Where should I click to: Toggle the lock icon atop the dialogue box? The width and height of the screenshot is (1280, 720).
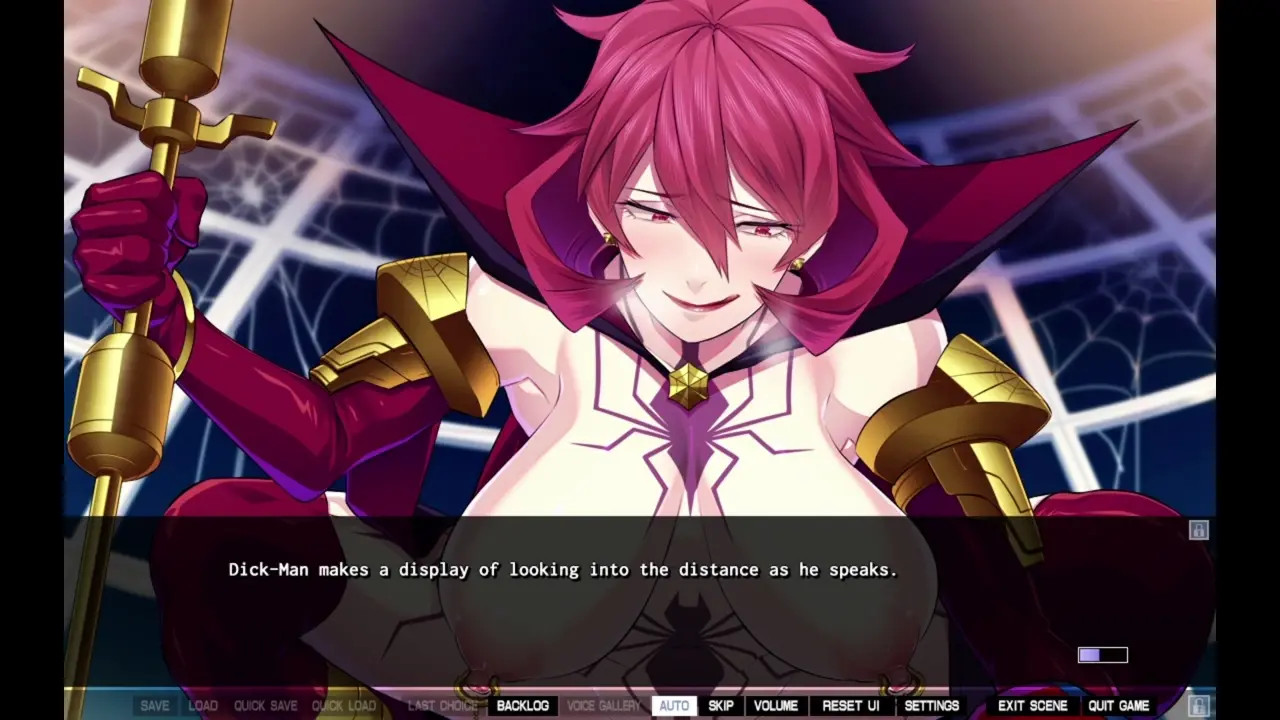tap(1198, 530)
